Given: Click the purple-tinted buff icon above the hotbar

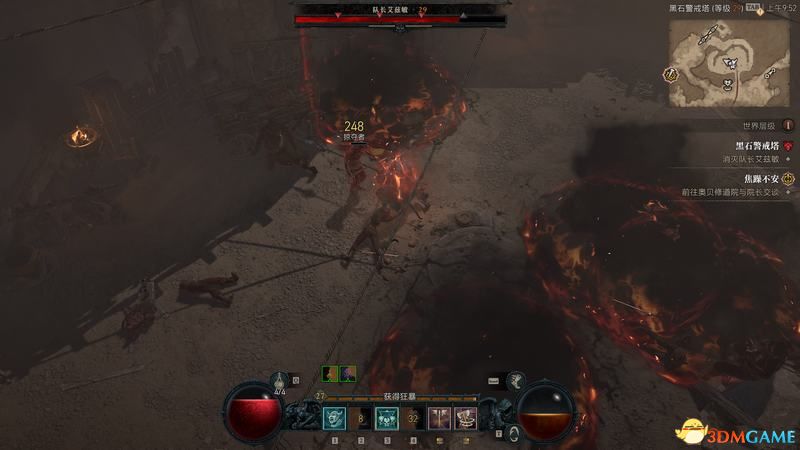Looking at the screenshot, I should pyautogui.click(x=347, y=373).
